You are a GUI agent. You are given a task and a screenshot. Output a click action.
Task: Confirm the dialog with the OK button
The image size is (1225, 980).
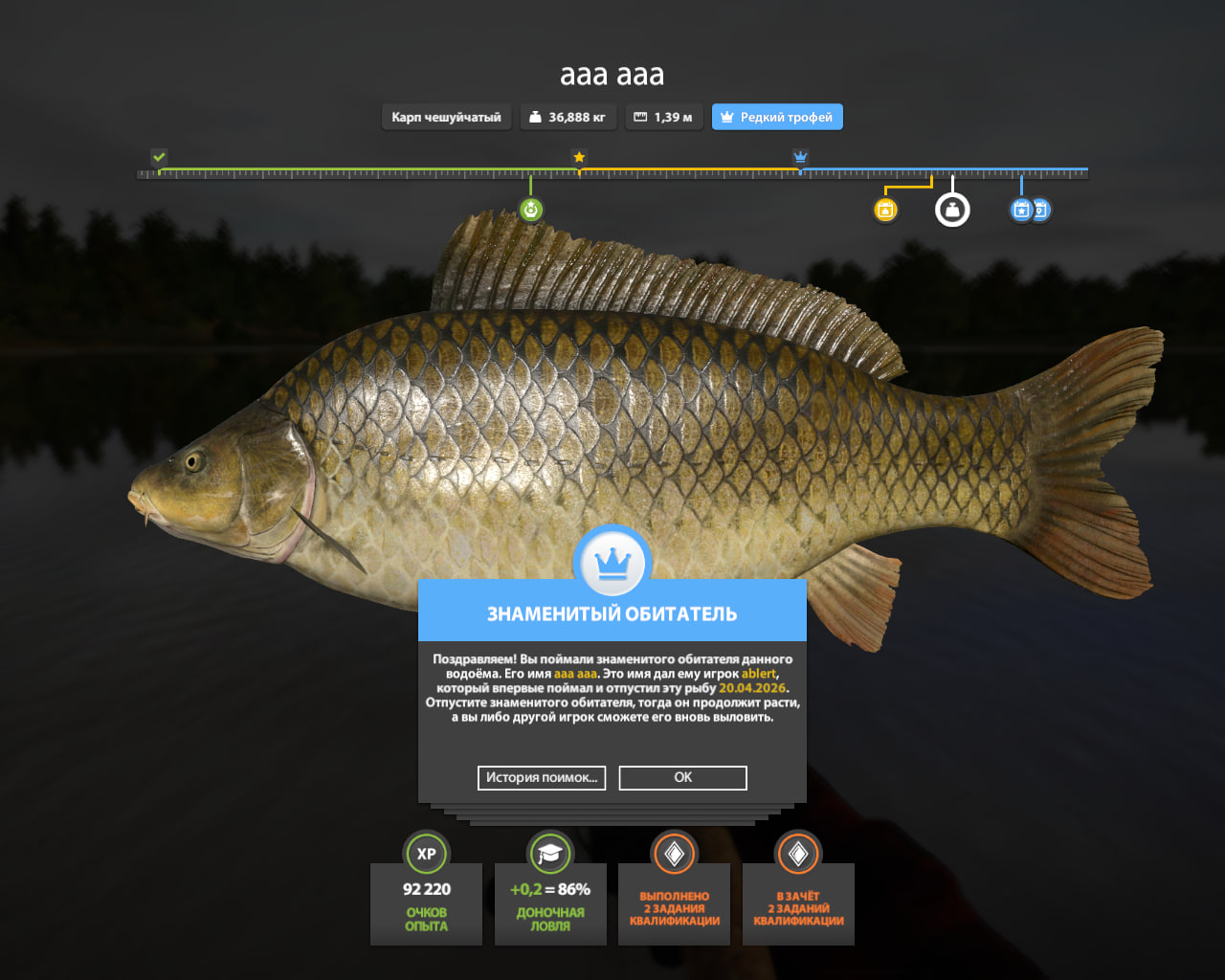coord(682,777)
